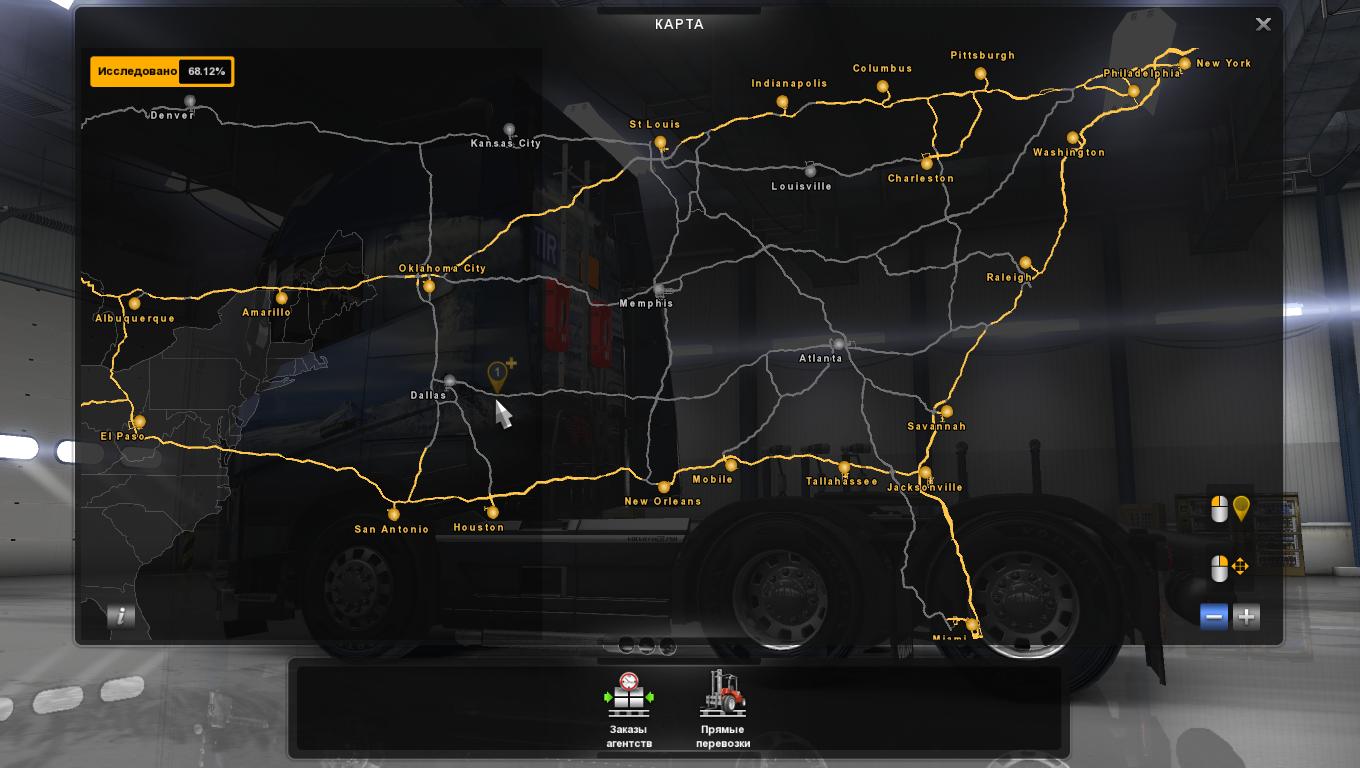The image size is (1360, 768).
Task: Select the numbered waypoint pin near Dallas
Action: coord(497,376)
